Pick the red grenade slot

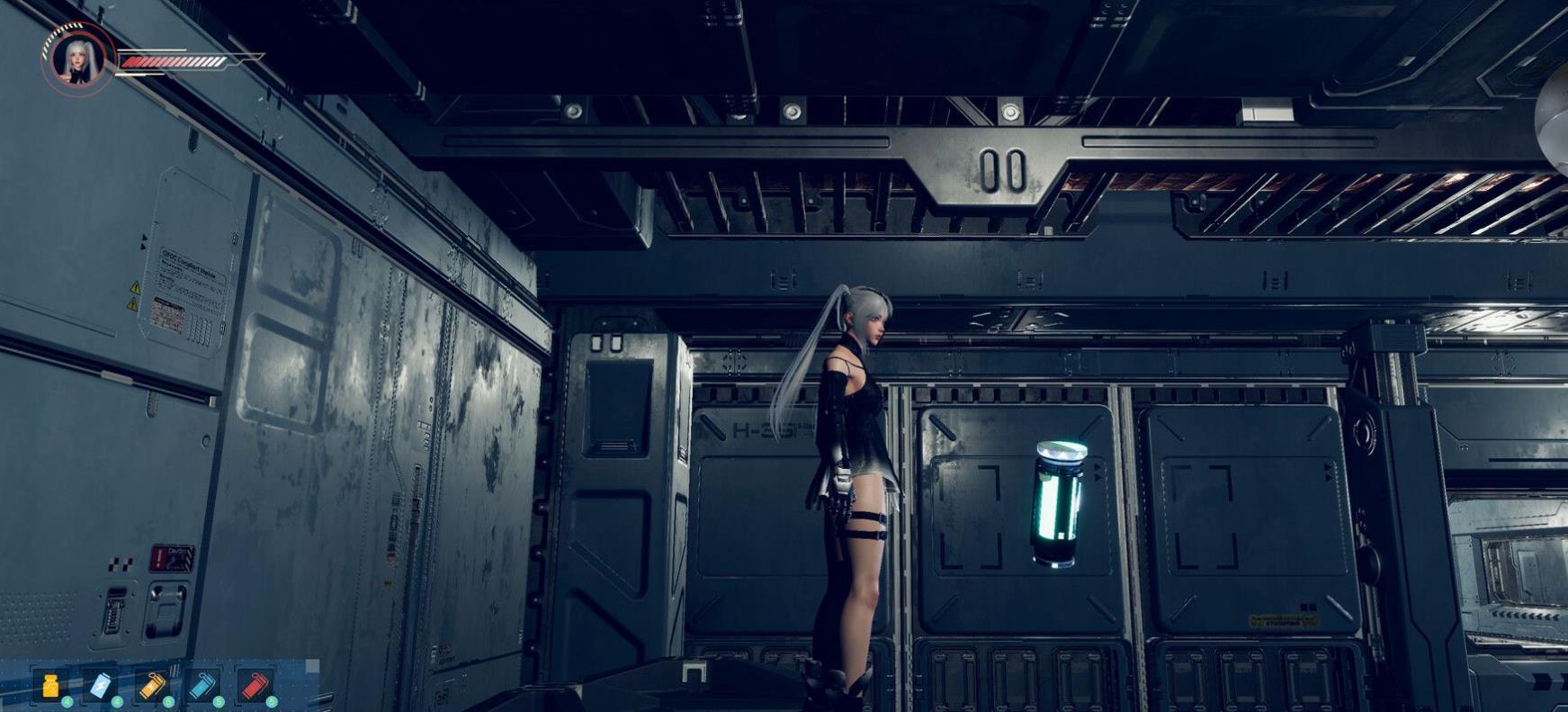(x=255, y=686)
